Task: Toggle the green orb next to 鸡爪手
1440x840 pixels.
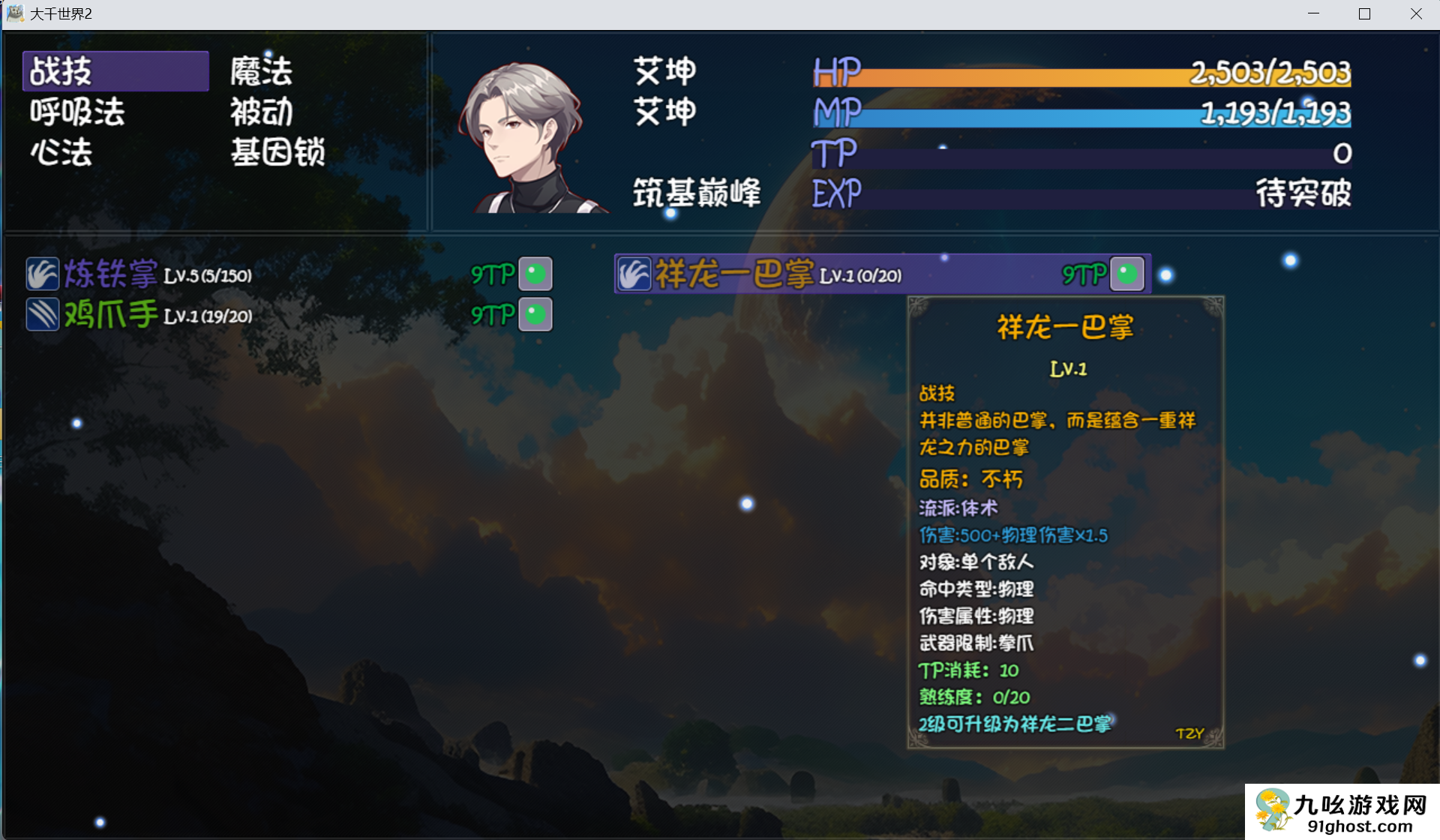Action: tap(535, 314)
